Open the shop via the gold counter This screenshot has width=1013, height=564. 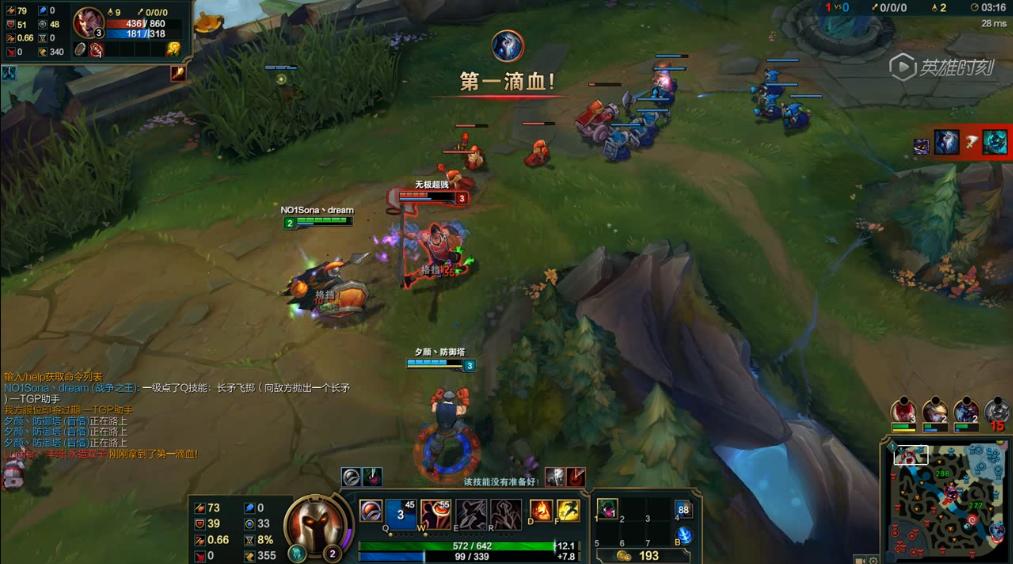638,555
